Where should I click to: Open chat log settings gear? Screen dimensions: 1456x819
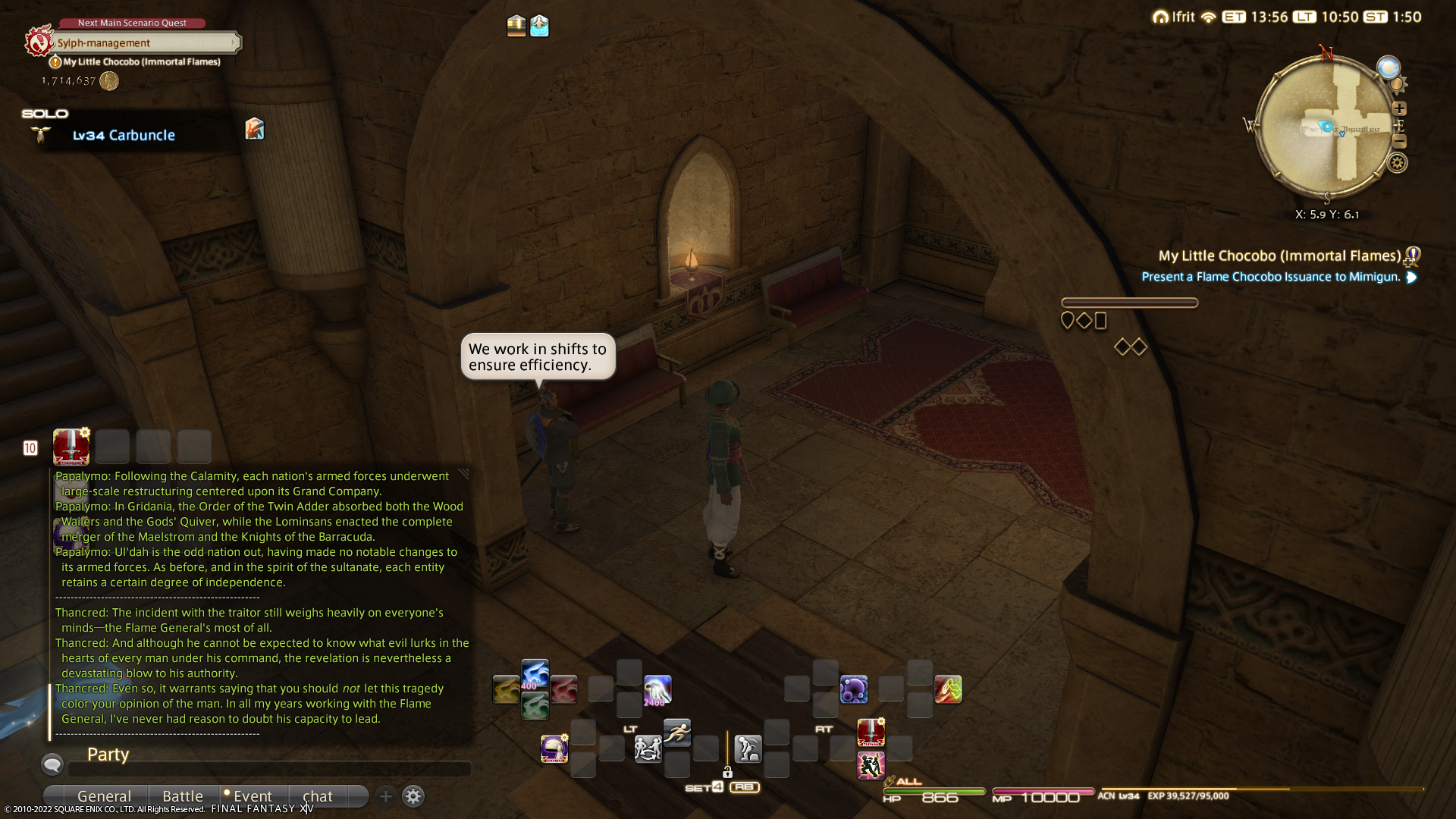(x=413, y=796)
